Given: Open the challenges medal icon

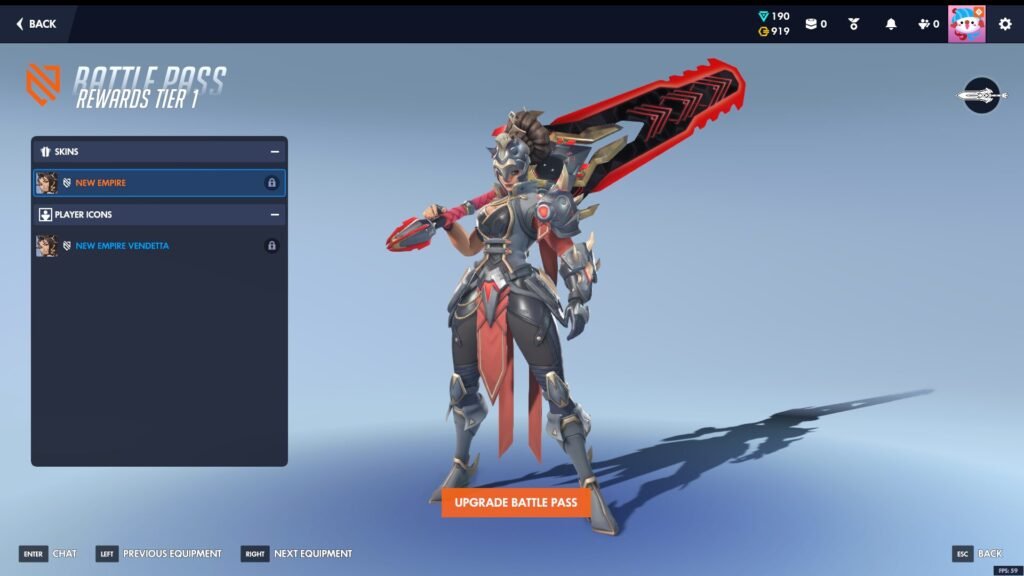Looking at the screenshot, I should pos(854,24).
